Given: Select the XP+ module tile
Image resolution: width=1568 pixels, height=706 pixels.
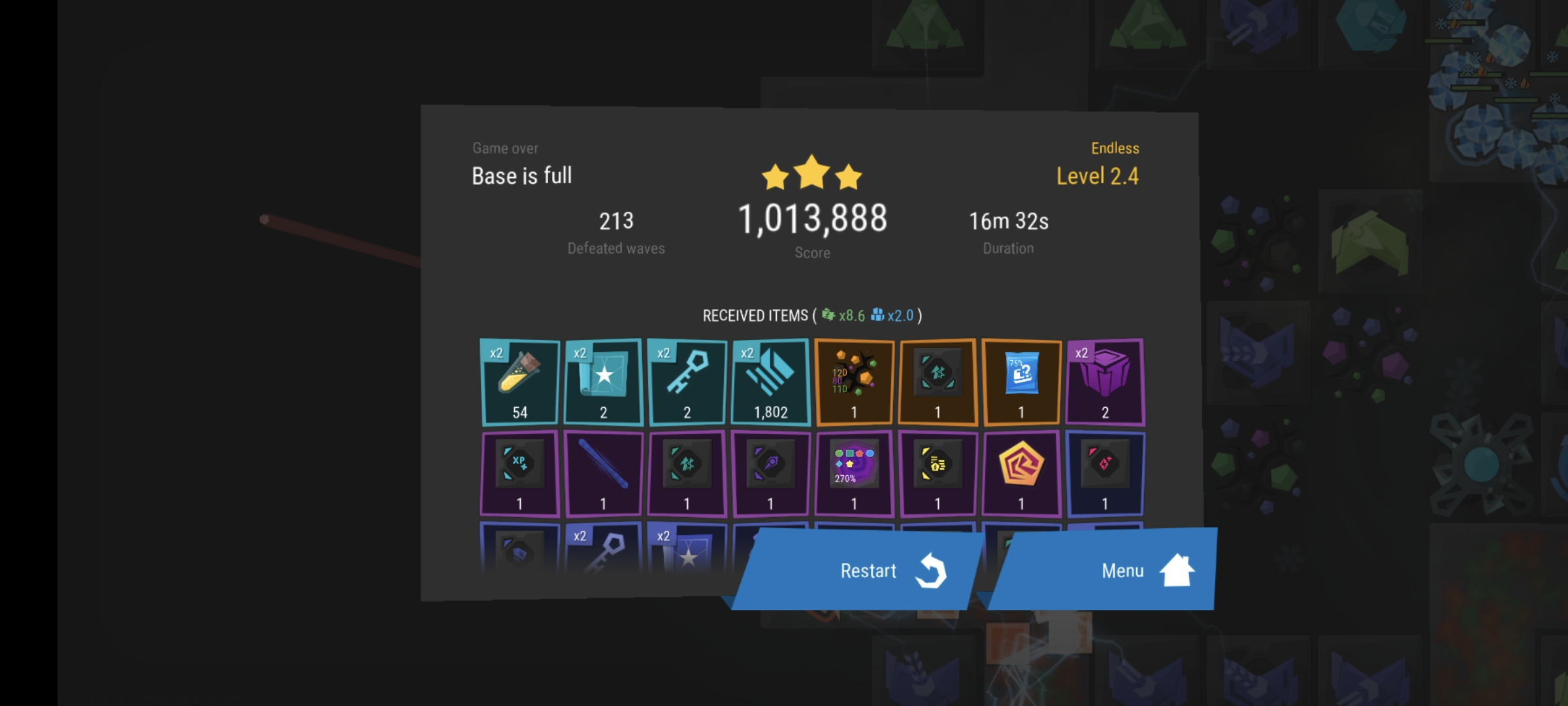Looking at the screenshot, I should (x=520, y=473).
